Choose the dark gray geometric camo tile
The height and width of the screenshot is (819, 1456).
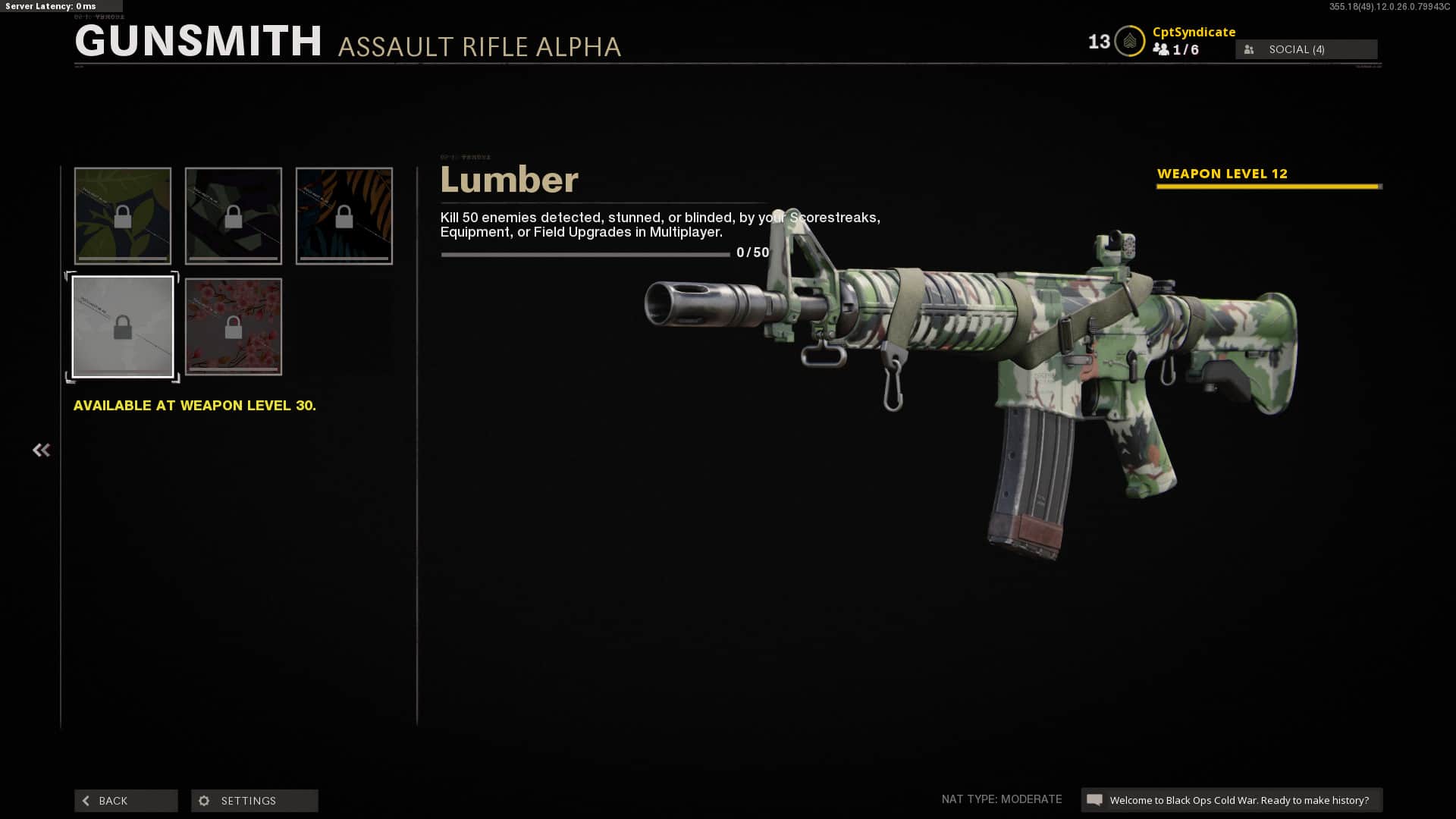[x=234, y=216]
